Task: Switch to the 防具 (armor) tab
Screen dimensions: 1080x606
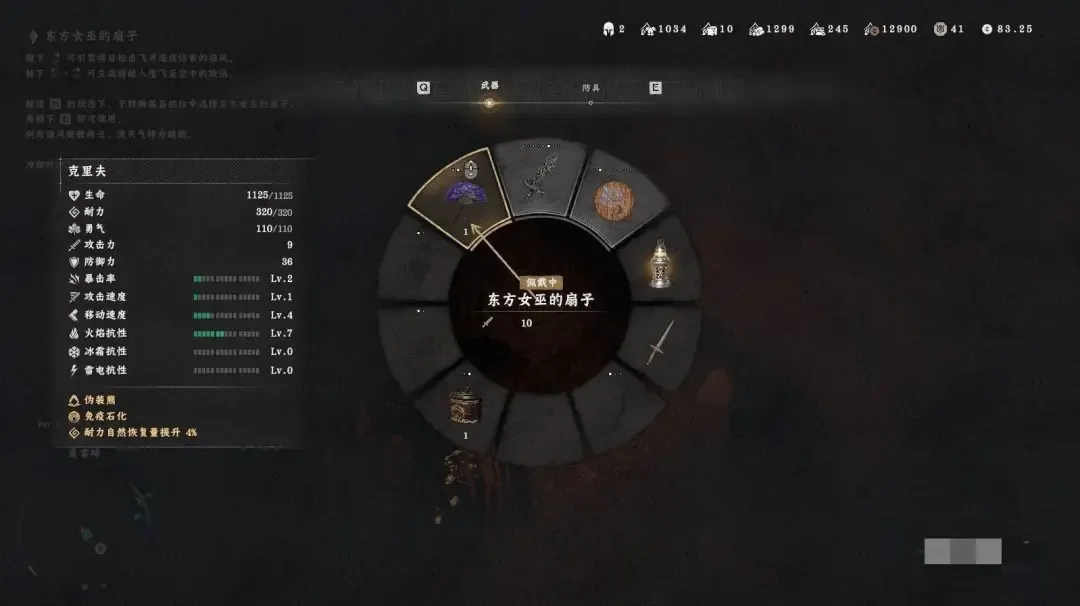Action: [x=591, y=88]
